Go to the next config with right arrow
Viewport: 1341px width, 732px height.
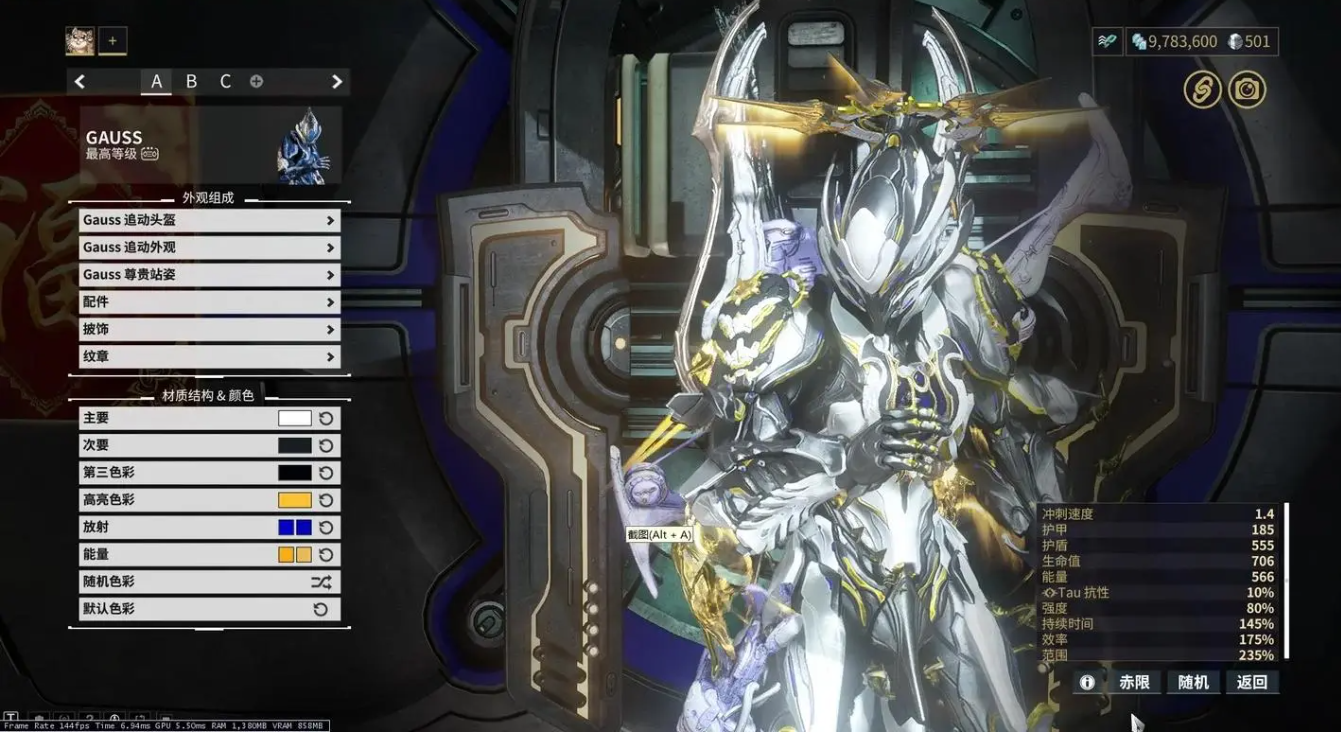pyautogui.click(x=337, y=81)
